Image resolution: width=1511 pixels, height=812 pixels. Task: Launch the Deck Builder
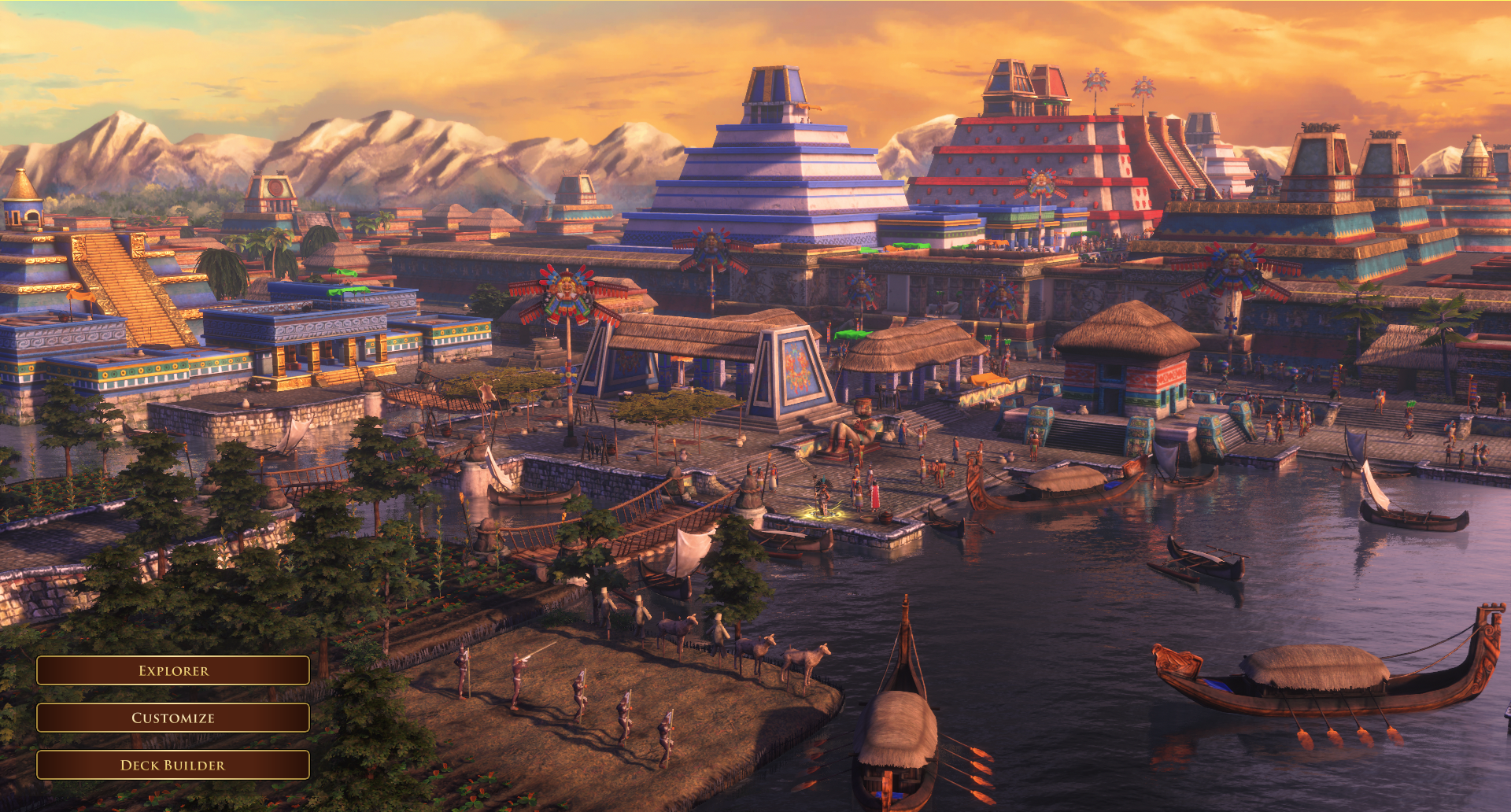coord(173,765)
